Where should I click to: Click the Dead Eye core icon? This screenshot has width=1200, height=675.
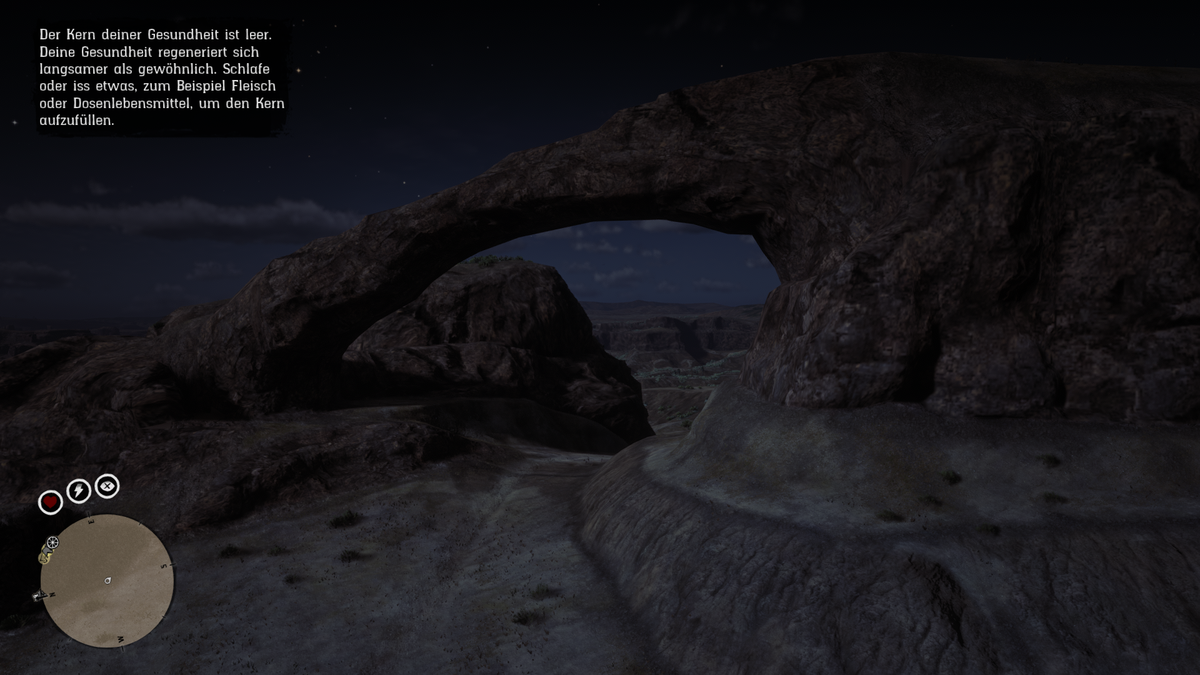[106, 486]
